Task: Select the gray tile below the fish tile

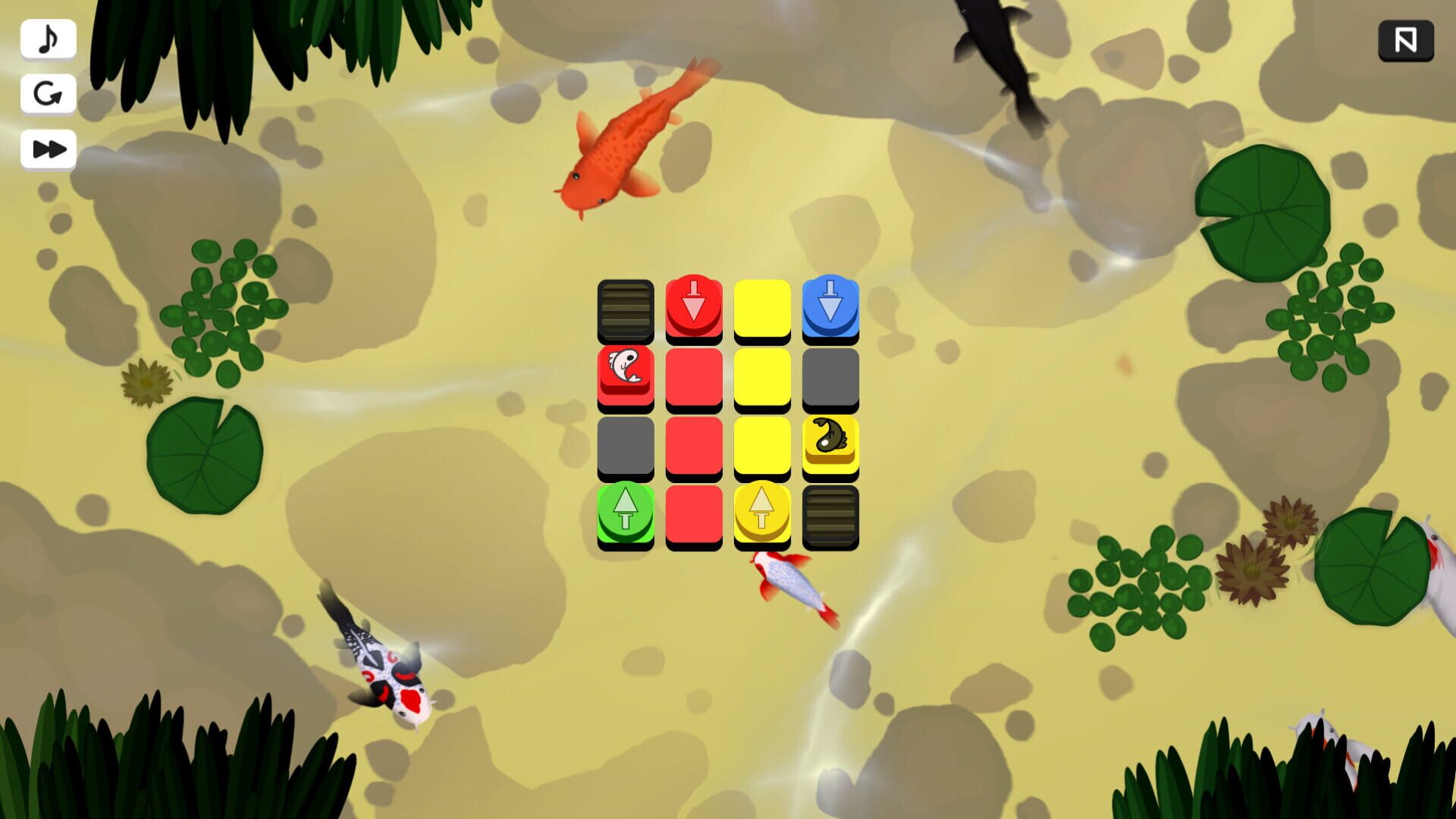Action: (625, 444)
